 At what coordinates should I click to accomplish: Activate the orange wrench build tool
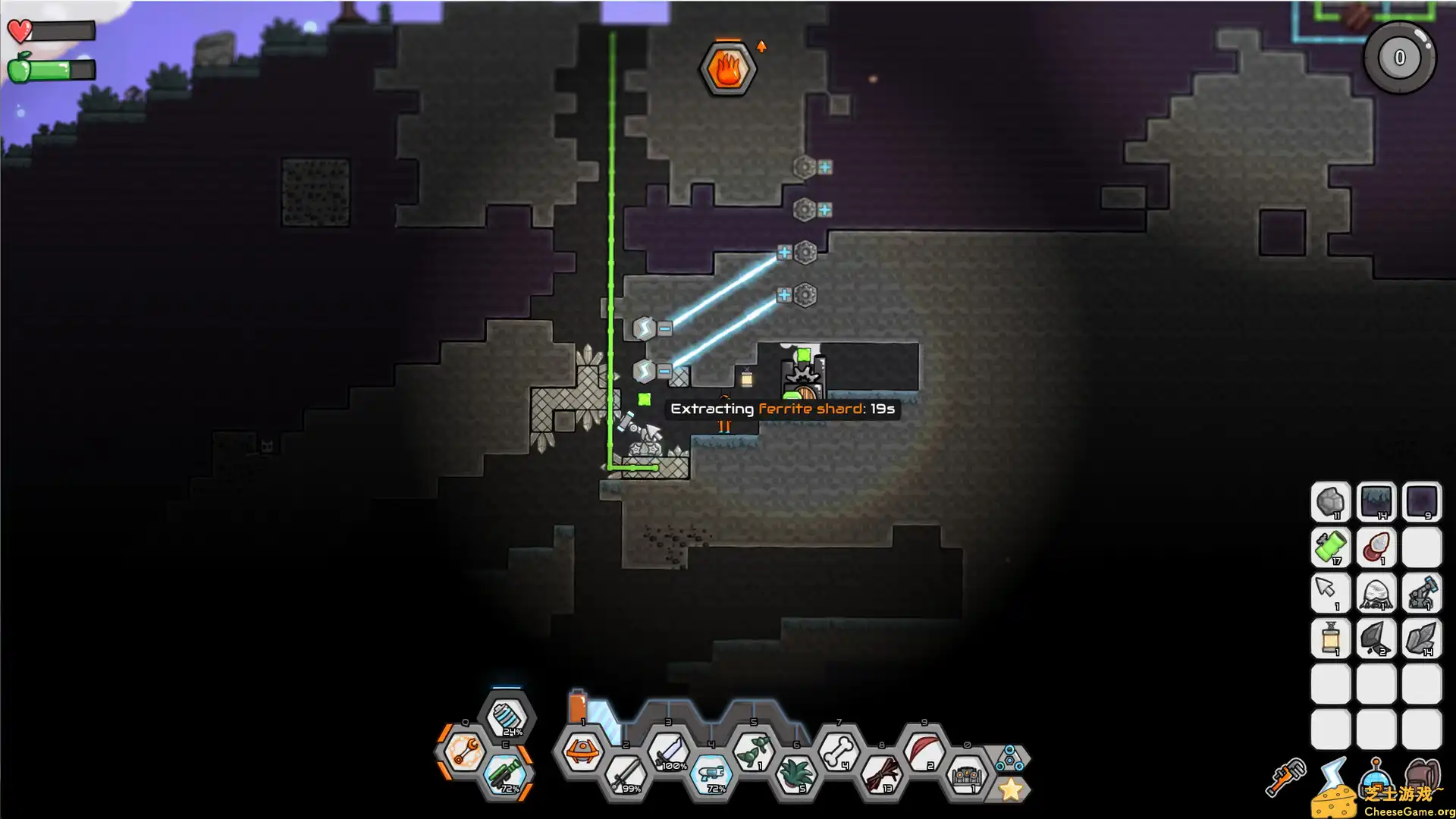(x=464, y=752)
